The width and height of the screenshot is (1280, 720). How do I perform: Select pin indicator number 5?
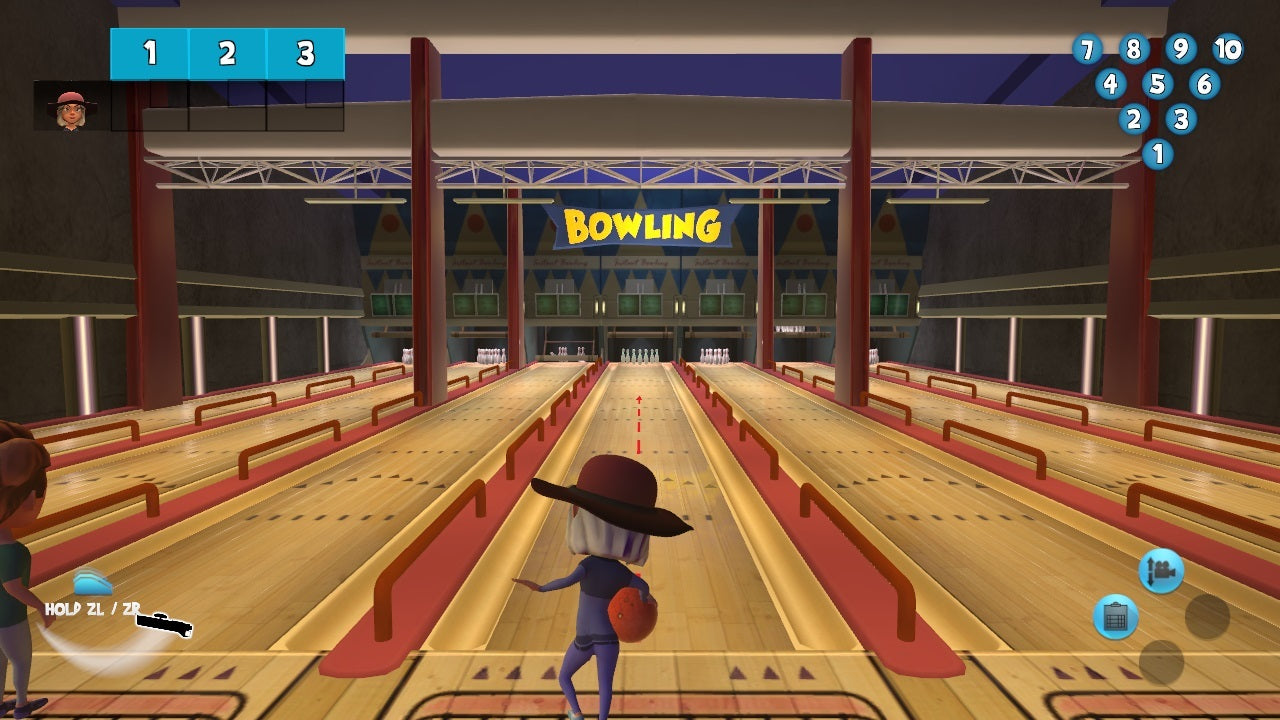click(x=1157, y=84)
